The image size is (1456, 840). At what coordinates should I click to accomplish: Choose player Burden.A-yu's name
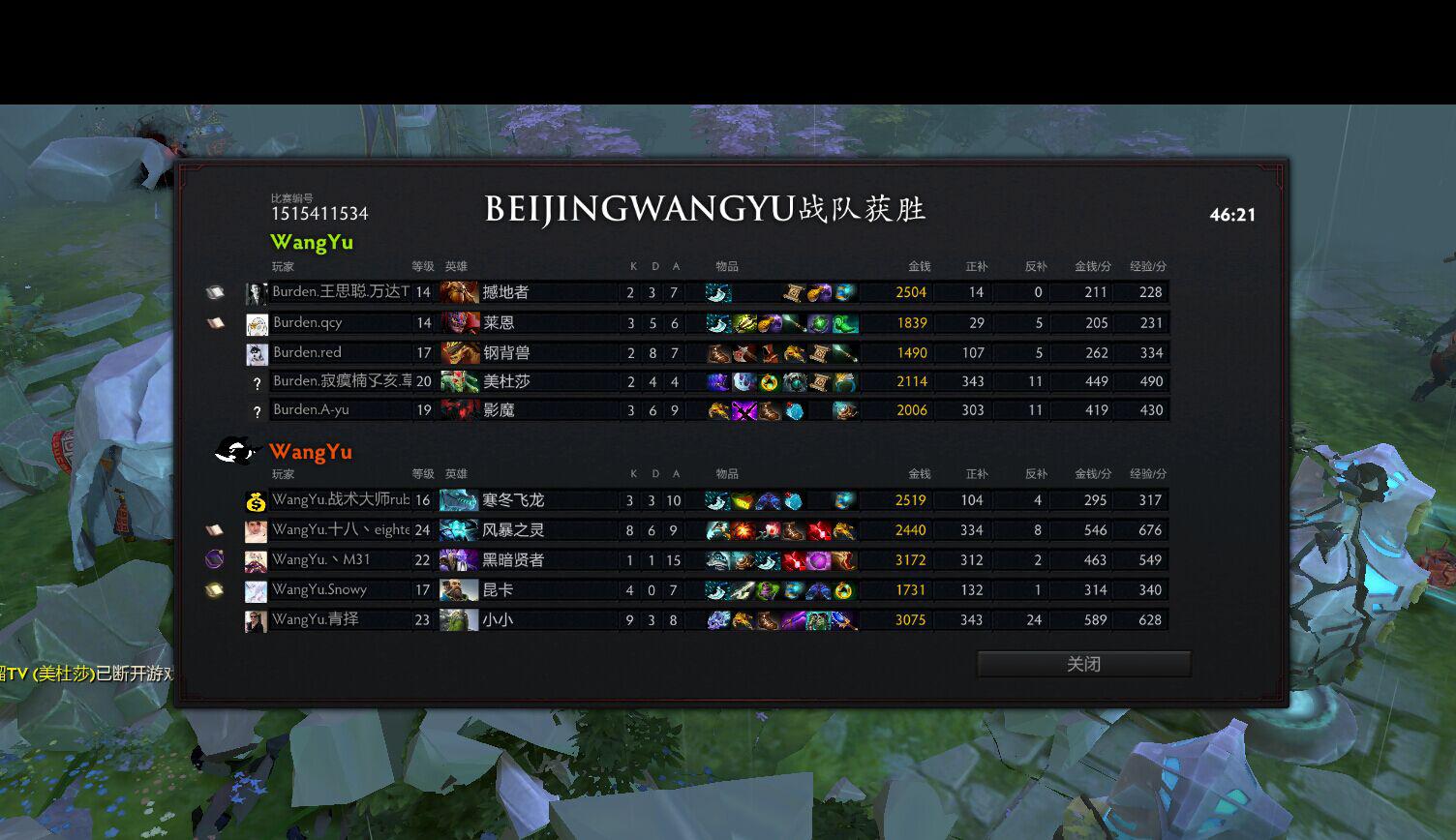point(311,409)
